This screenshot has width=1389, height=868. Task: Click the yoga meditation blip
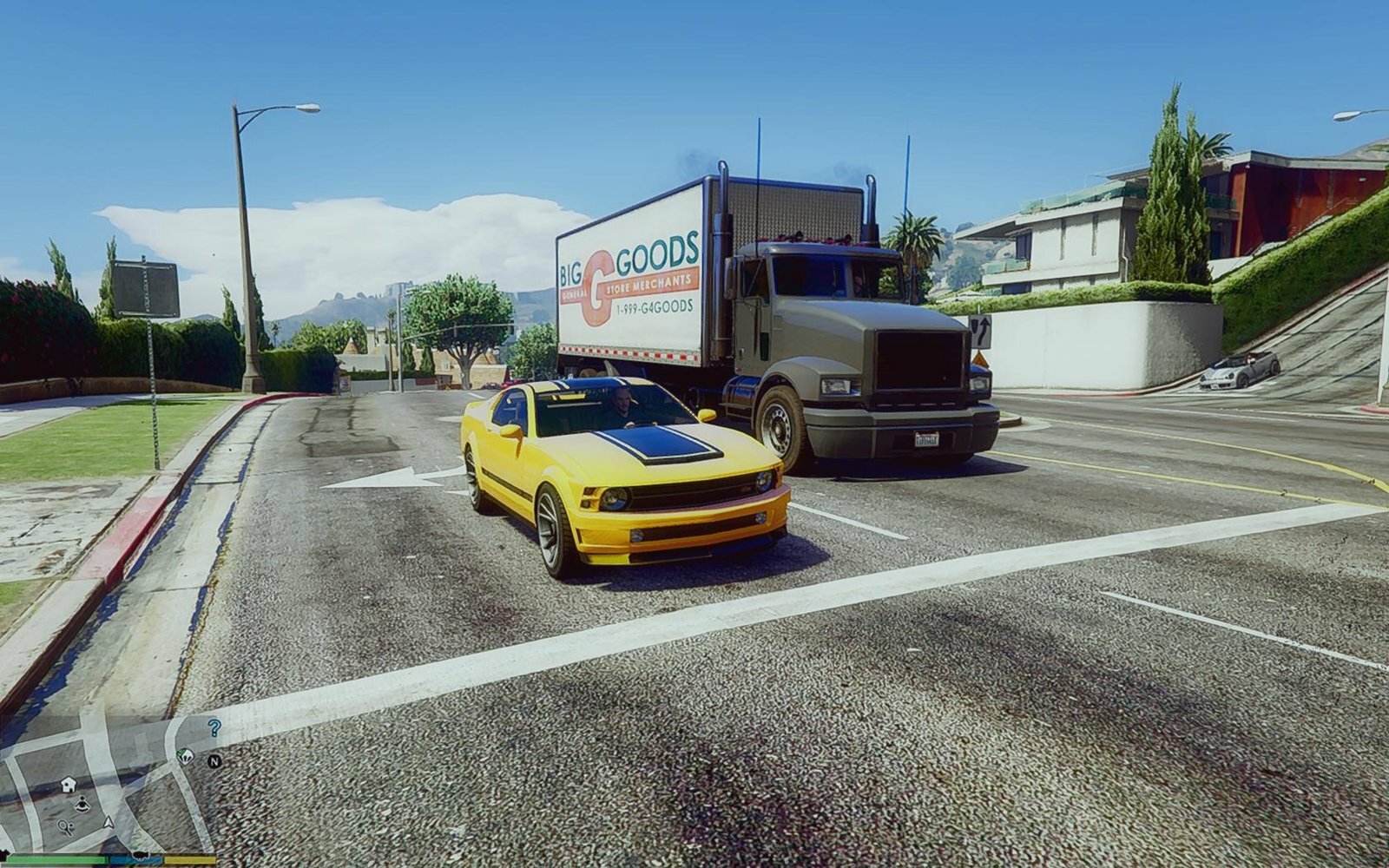[82, 804]
